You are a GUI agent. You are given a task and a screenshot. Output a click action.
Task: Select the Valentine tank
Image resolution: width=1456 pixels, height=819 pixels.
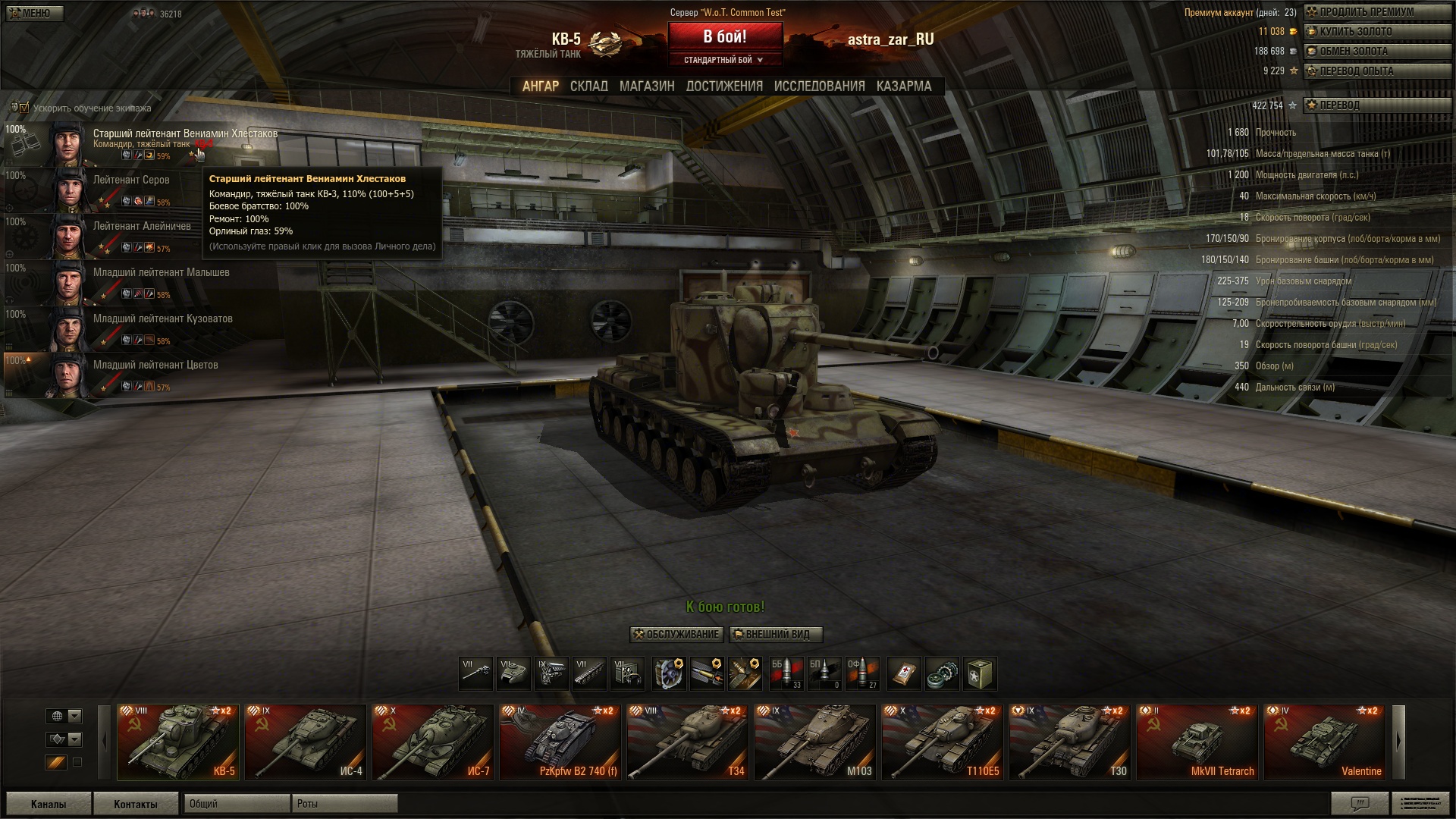tap(1324, 742)
